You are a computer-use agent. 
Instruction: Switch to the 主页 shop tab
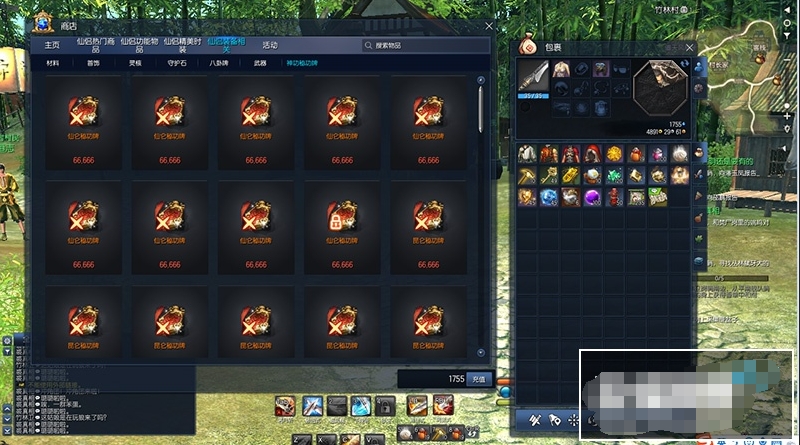coord(51,45)
